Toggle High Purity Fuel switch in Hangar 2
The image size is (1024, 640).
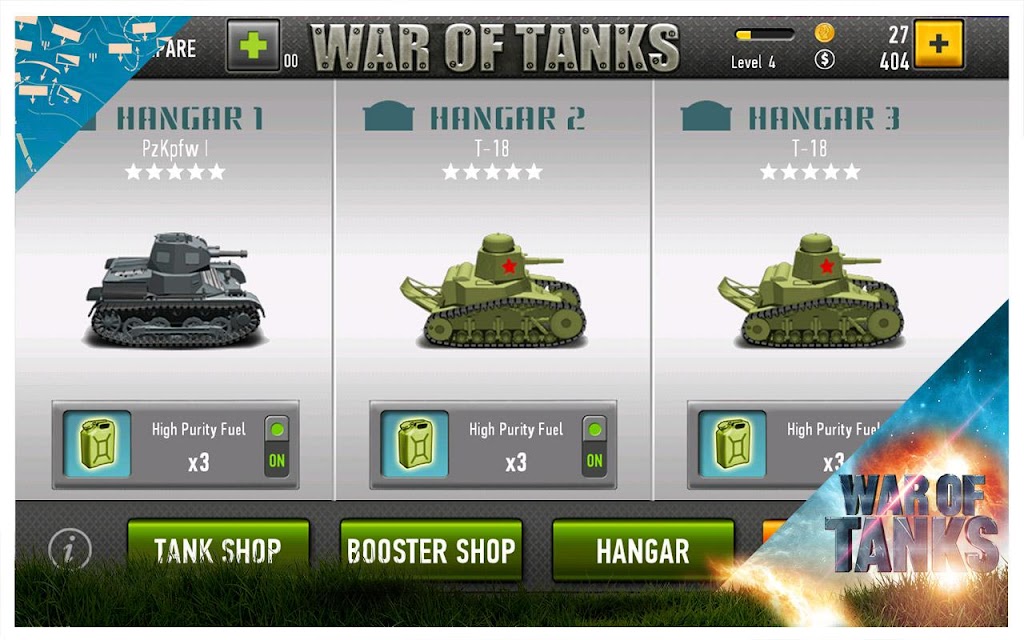pos(594,445)
